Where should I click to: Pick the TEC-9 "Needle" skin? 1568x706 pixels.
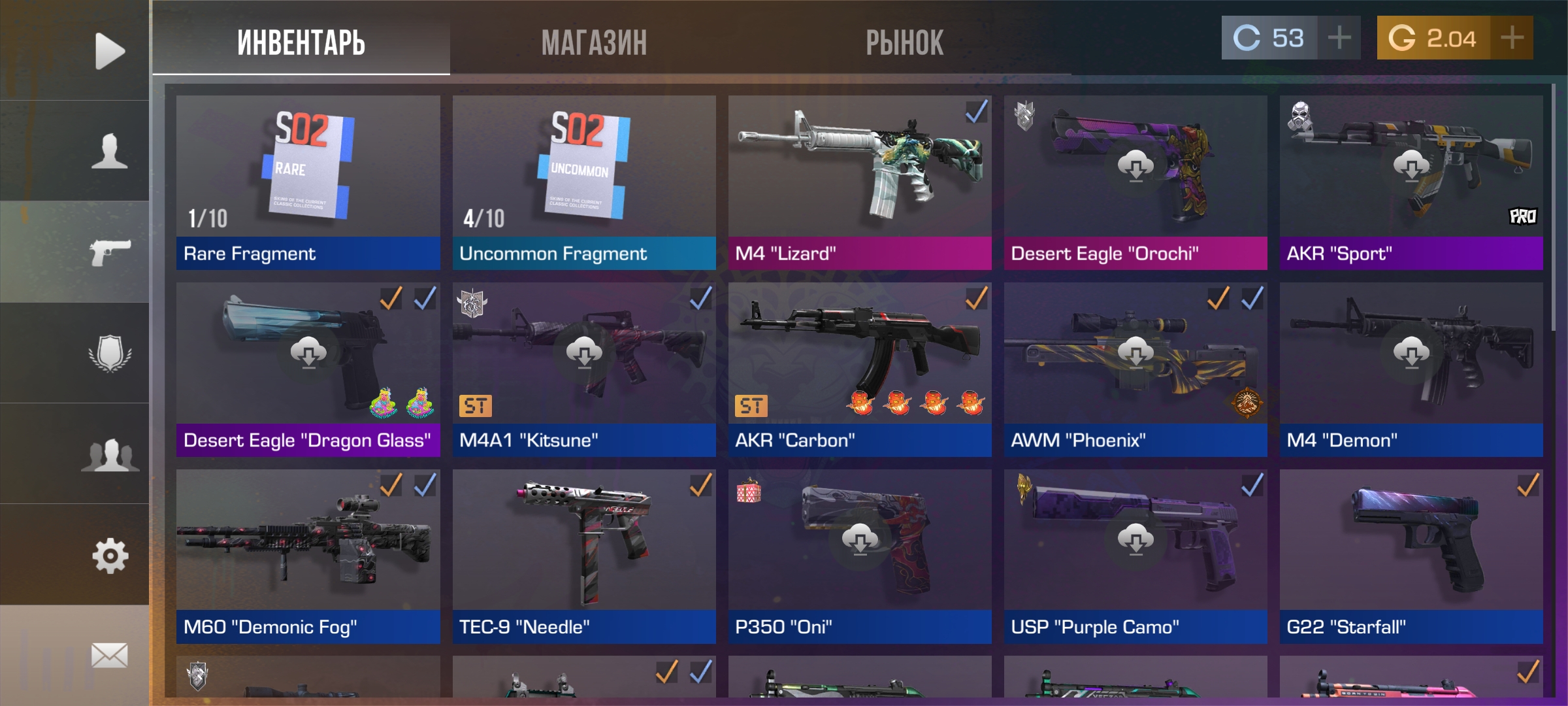pos(584,556)
